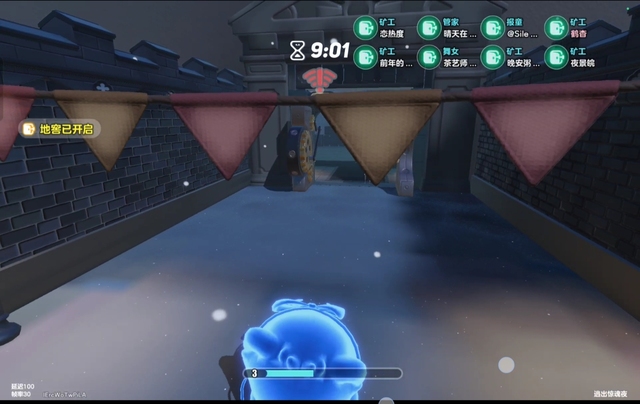This screenshot has height=404, width=640.
Task: Open the 地窖已开启 objective notice
Action: (58, 129)
